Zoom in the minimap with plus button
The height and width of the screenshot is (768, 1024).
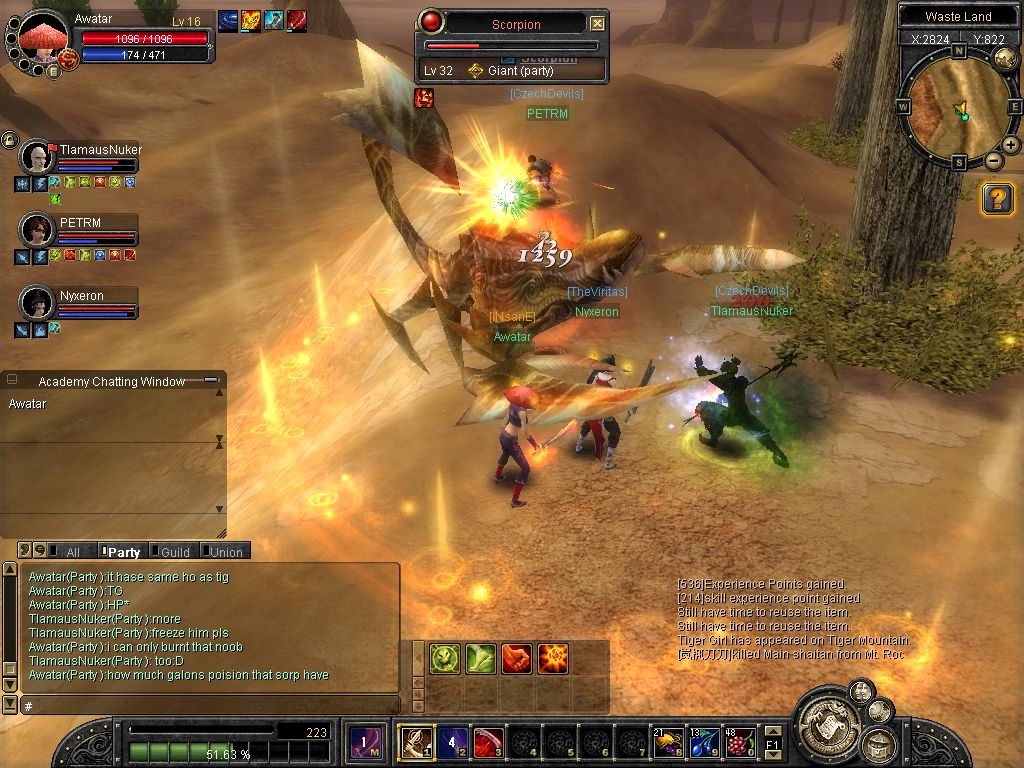1011,145
